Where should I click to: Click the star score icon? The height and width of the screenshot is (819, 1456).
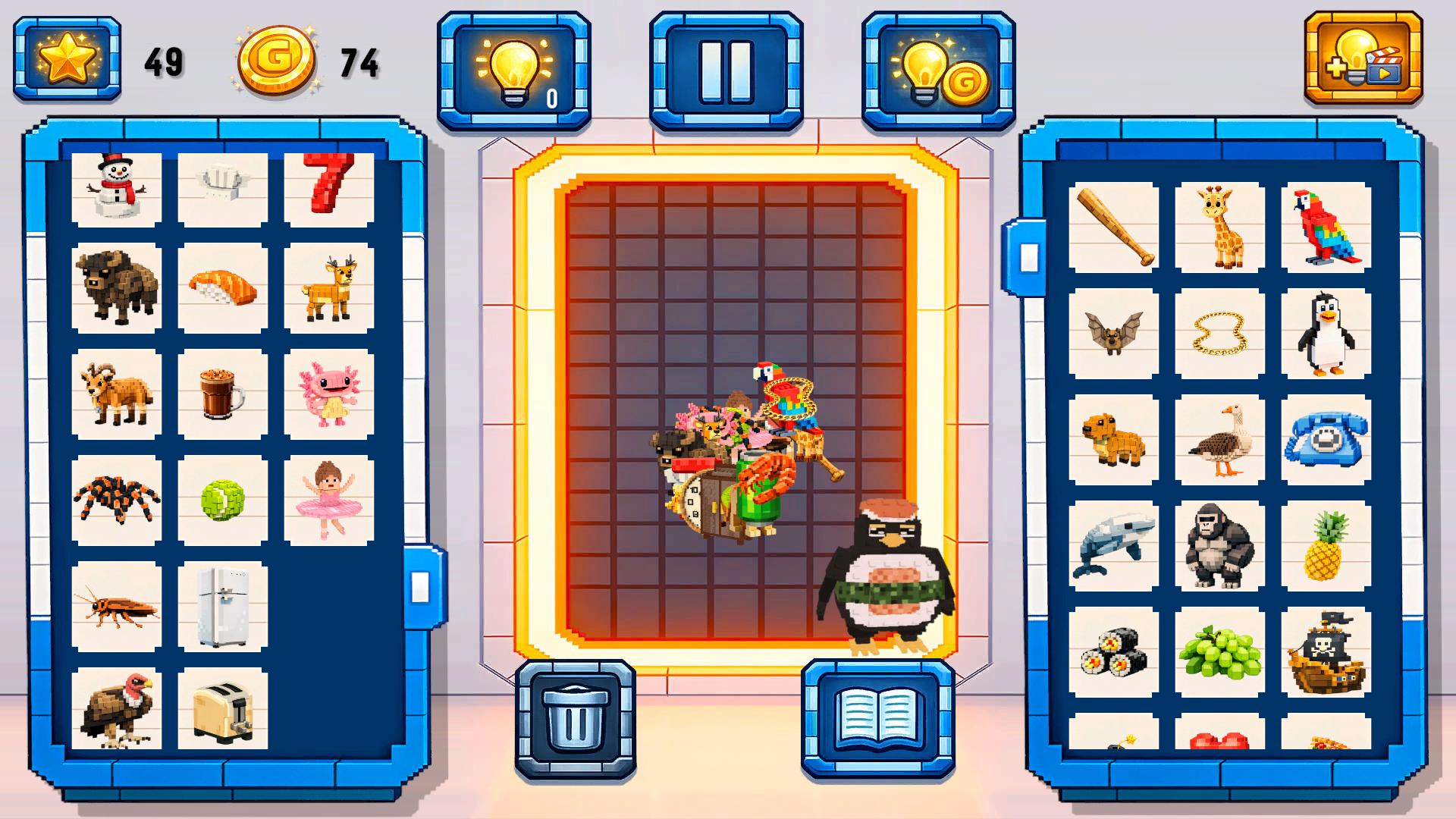click(68, 59)
